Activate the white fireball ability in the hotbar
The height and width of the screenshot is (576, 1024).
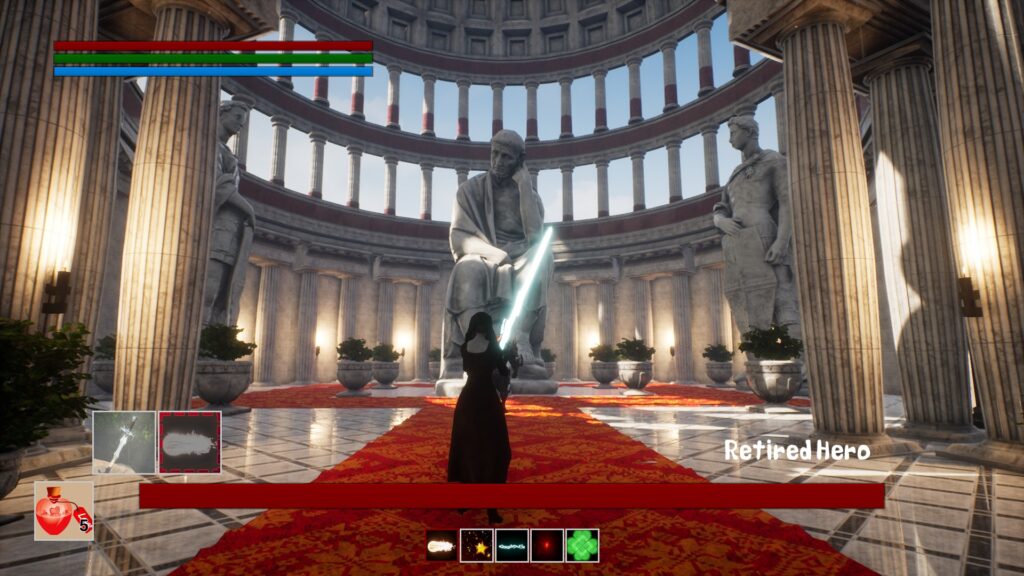441,545
